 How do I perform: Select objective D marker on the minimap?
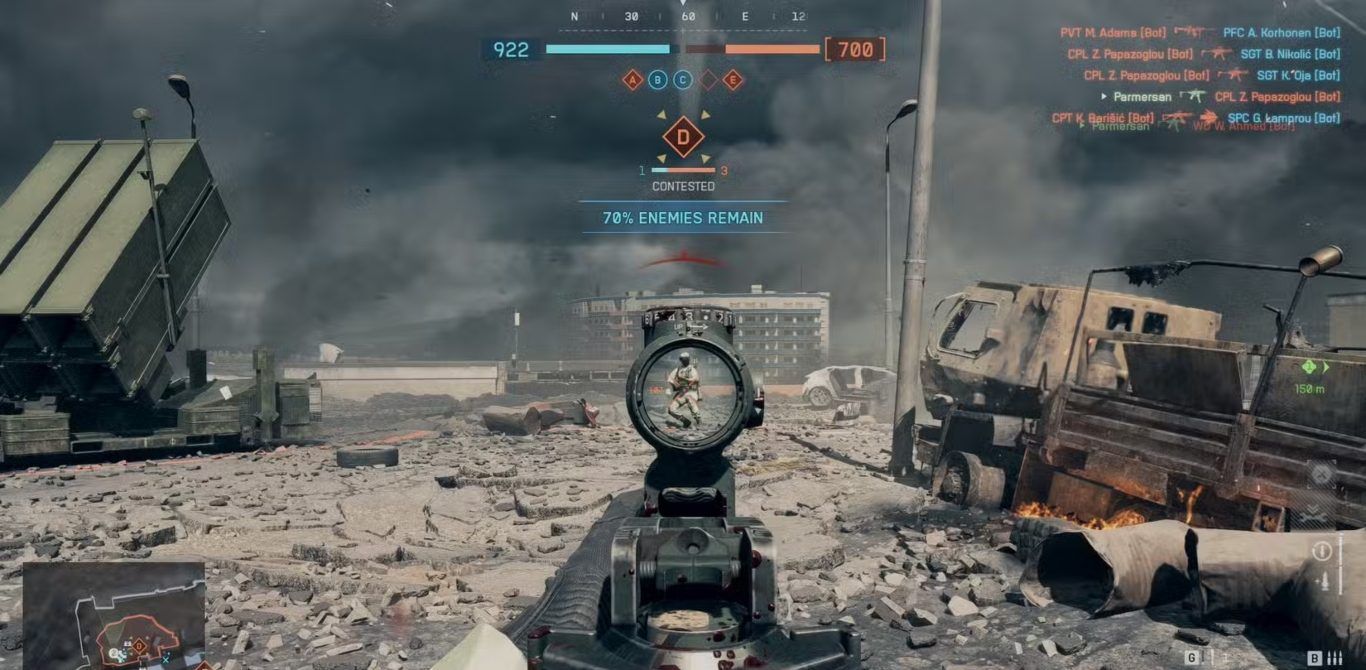pos(139,647)
